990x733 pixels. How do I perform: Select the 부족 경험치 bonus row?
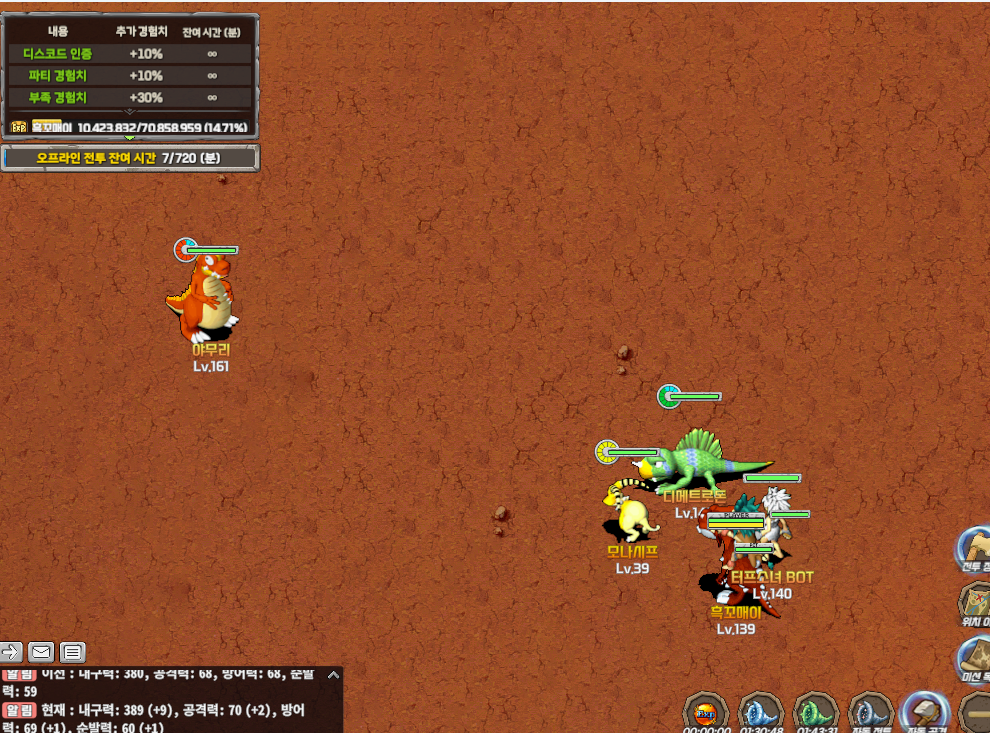click(x=130, y=98)
